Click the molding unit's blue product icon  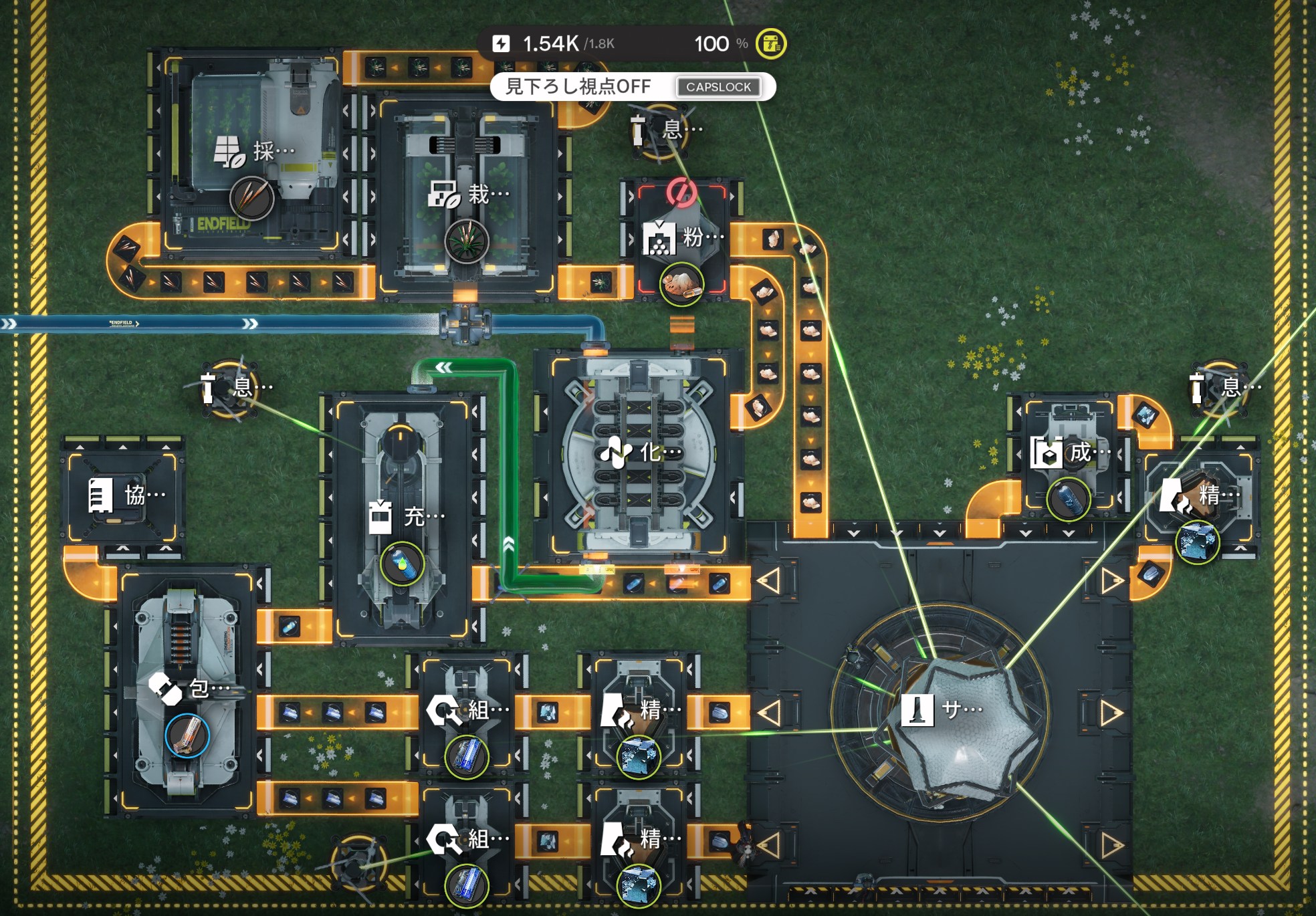pos(1068,499)
